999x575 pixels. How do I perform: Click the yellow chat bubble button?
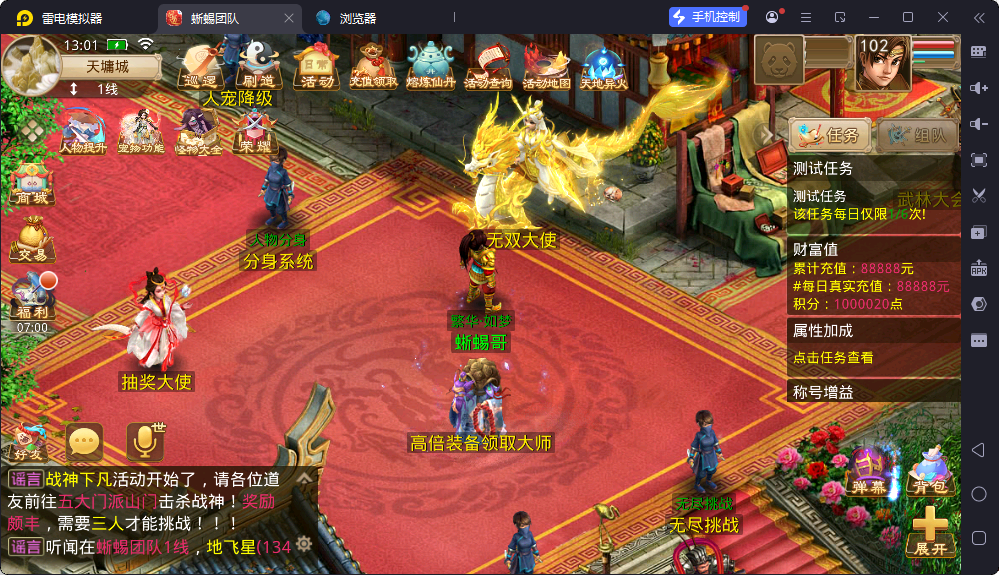pos(85,441)
